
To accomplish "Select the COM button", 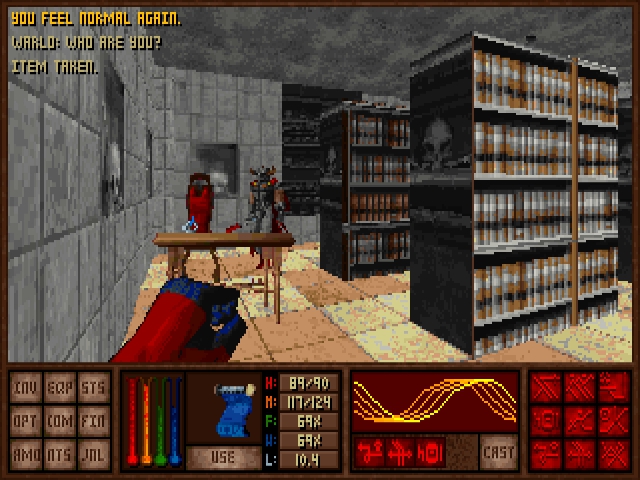I will [x=60, y=420].
